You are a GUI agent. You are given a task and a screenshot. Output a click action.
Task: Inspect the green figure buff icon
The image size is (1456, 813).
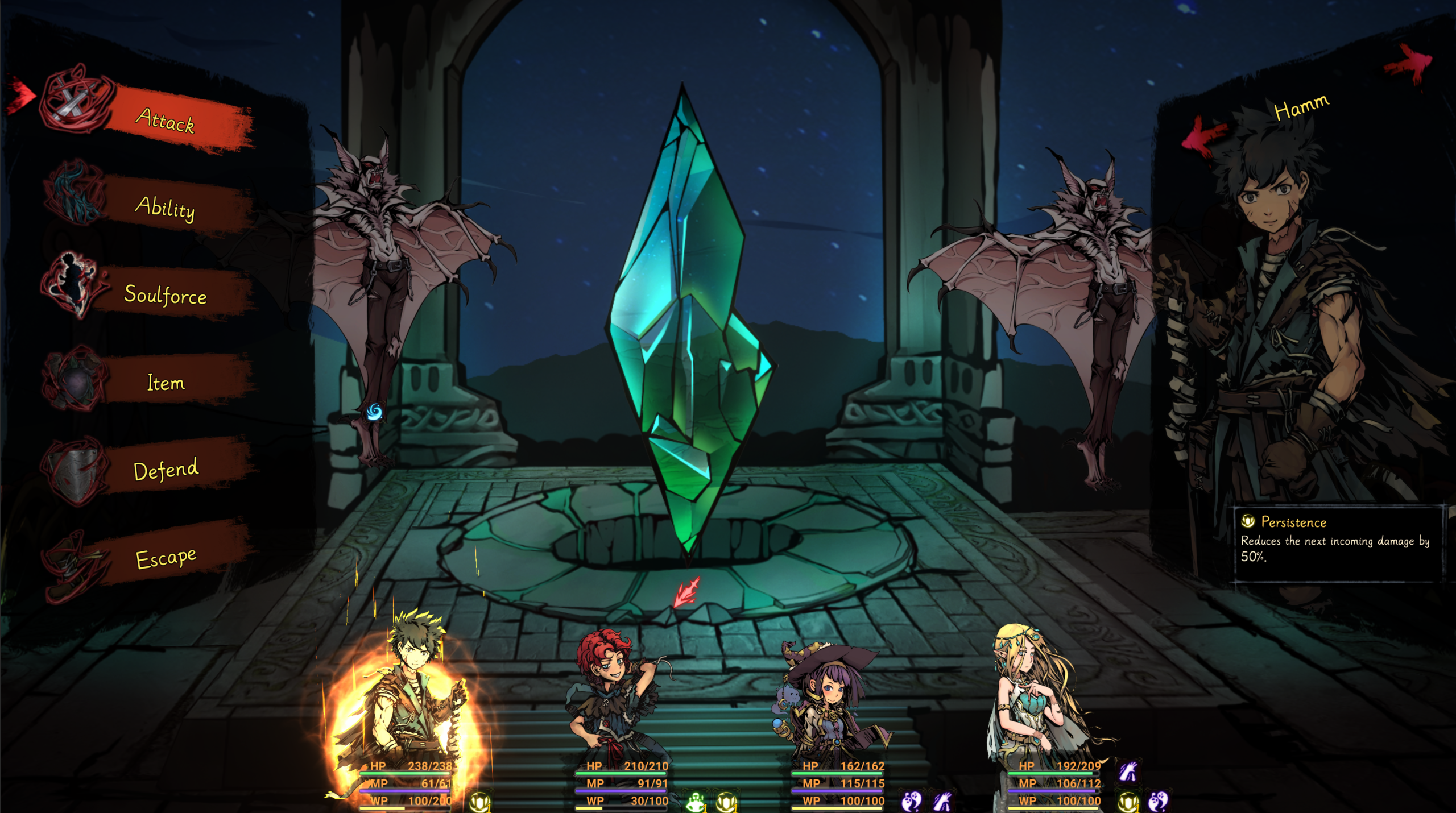(x=695, y=802)
